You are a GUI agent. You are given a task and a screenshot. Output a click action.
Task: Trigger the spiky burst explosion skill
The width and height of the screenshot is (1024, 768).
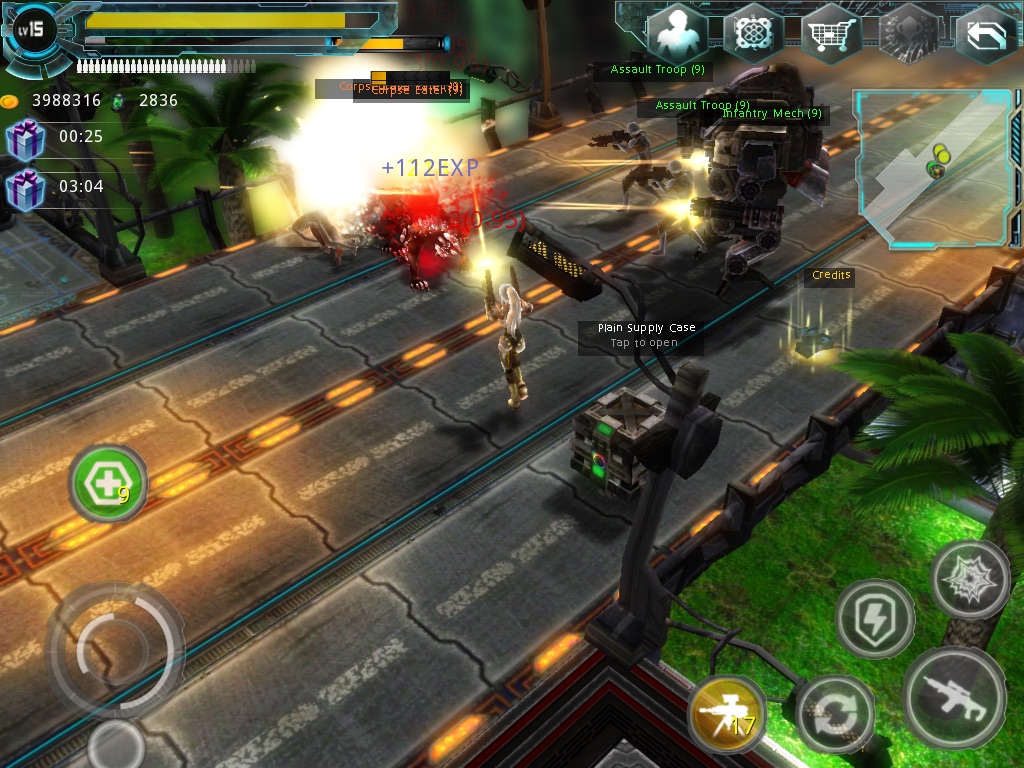pos(969,580)
